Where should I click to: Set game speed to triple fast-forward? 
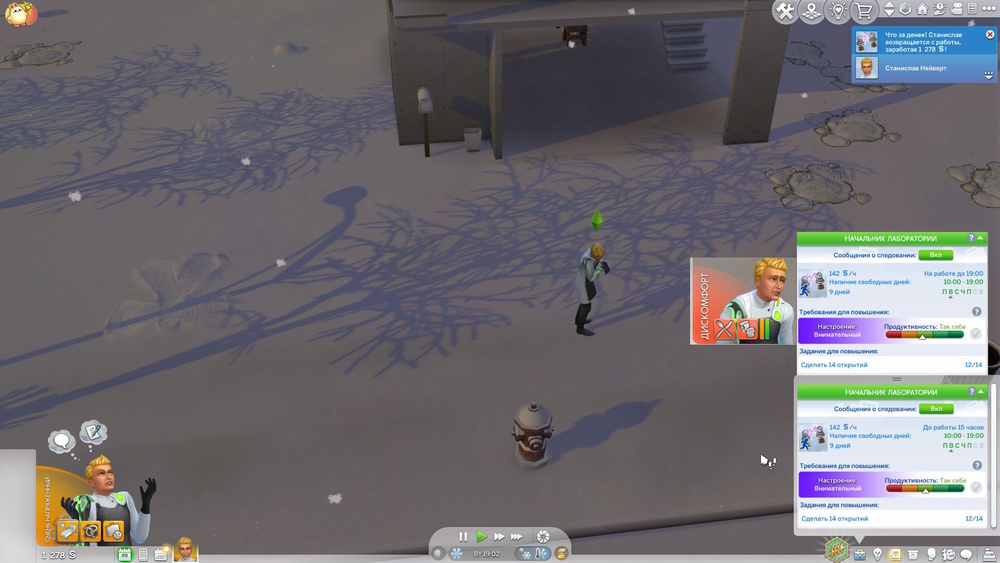518,537
